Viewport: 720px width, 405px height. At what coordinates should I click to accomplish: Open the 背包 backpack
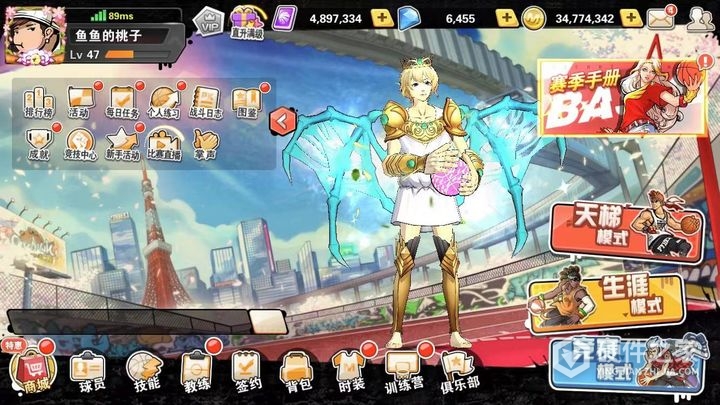(297, 372)
